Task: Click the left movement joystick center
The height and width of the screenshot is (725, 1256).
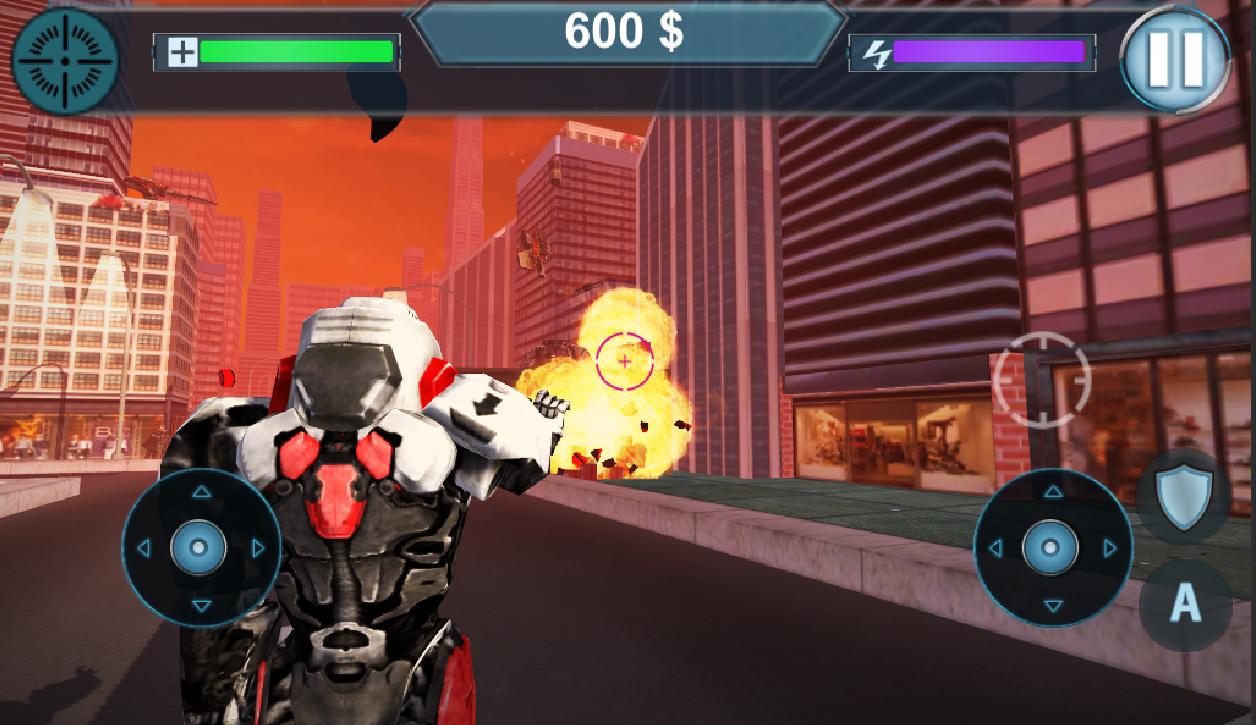Action: (200, 547)
